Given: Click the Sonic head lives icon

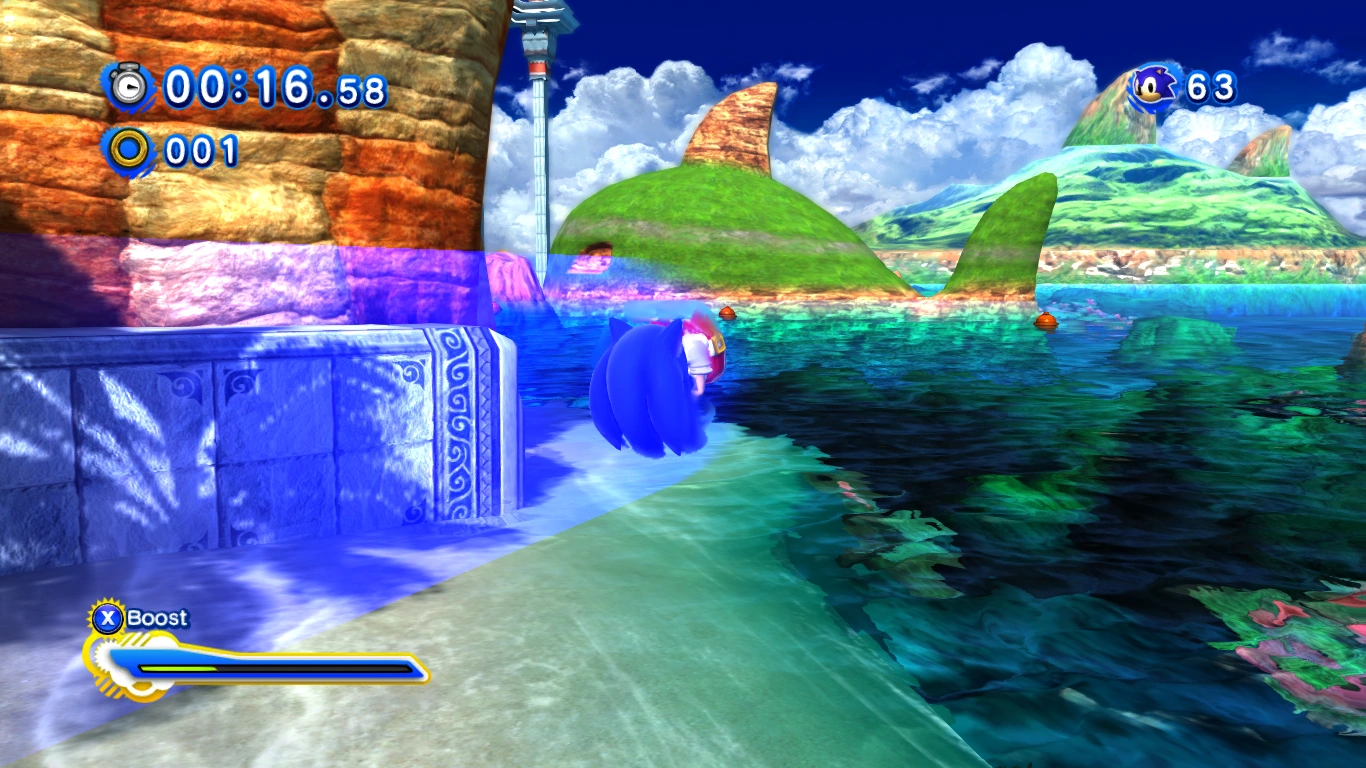Looking at the screenshot, I should [x=1156, y=87].
